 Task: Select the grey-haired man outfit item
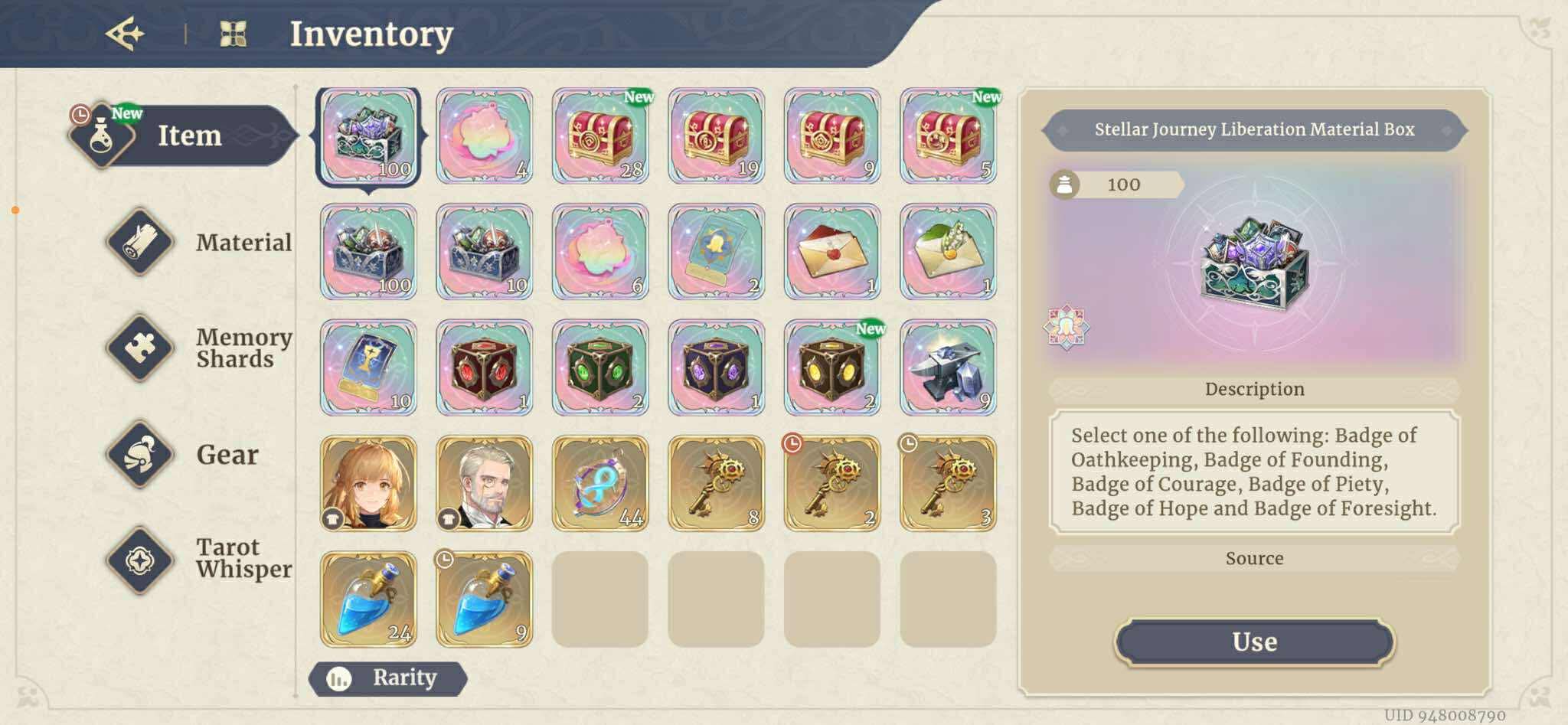484,484
